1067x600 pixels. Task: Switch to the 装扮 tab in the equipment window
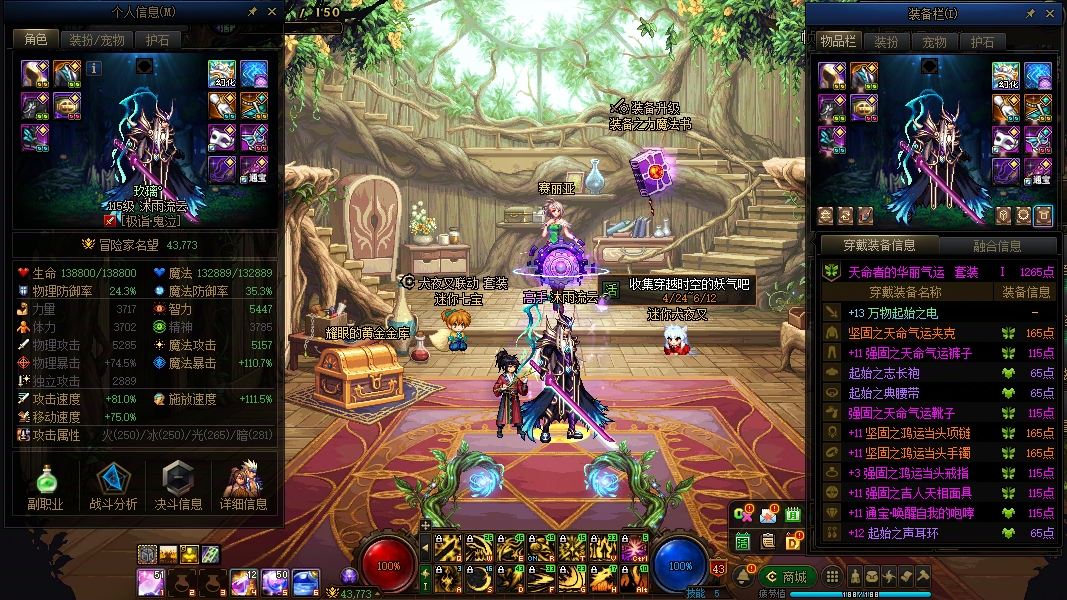(886, 42)
